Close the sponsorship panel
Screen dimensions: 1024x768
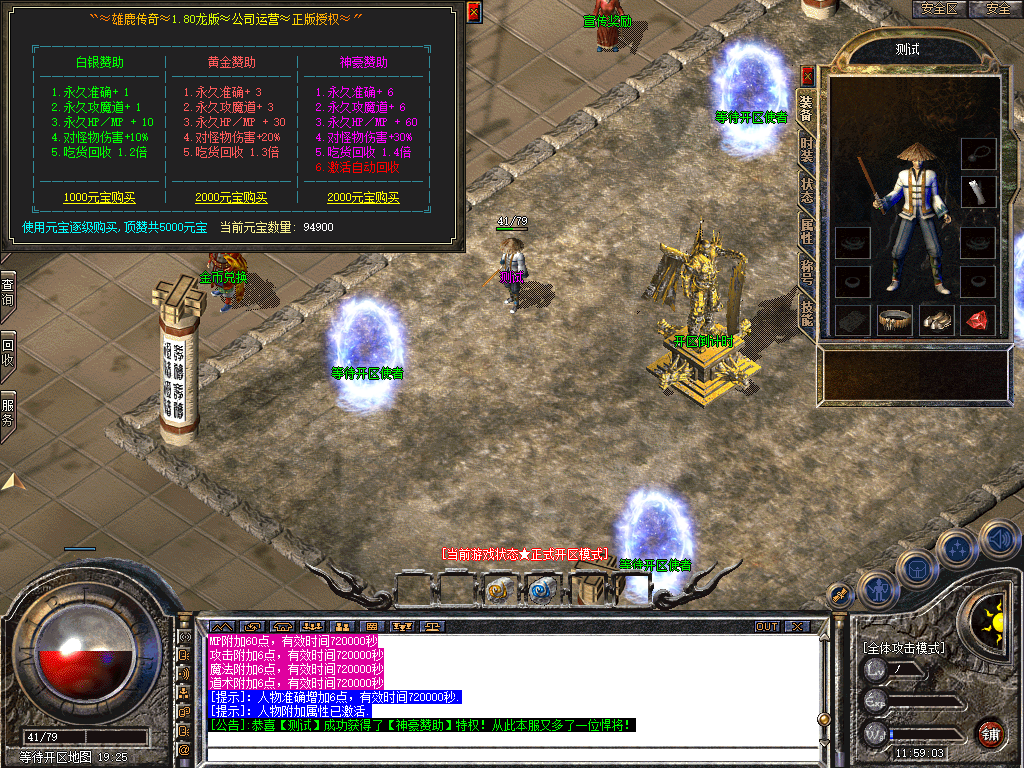point(474,12)
